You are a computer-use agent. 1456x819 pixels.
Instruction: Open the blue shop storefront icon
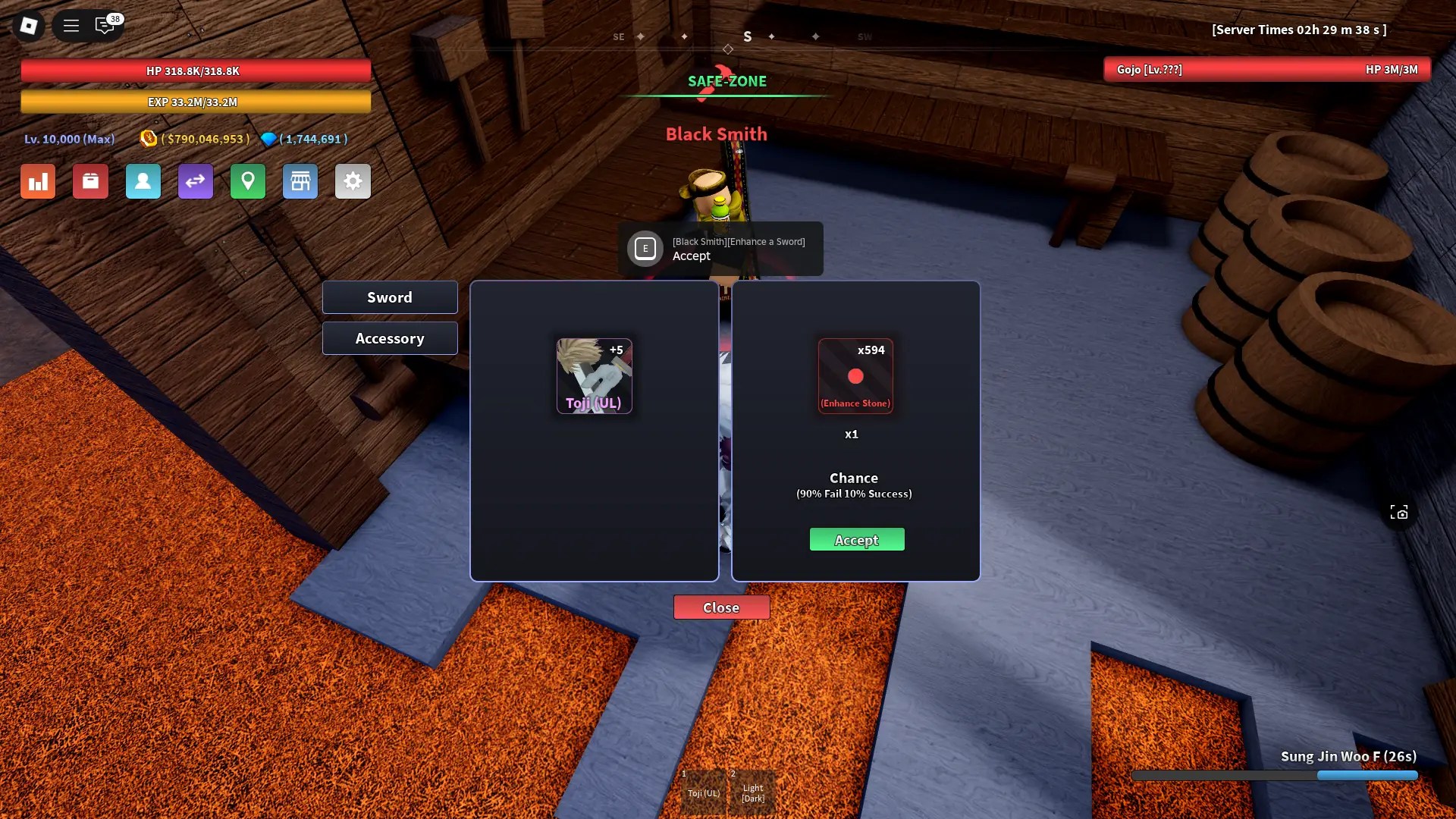coord(300,181)
